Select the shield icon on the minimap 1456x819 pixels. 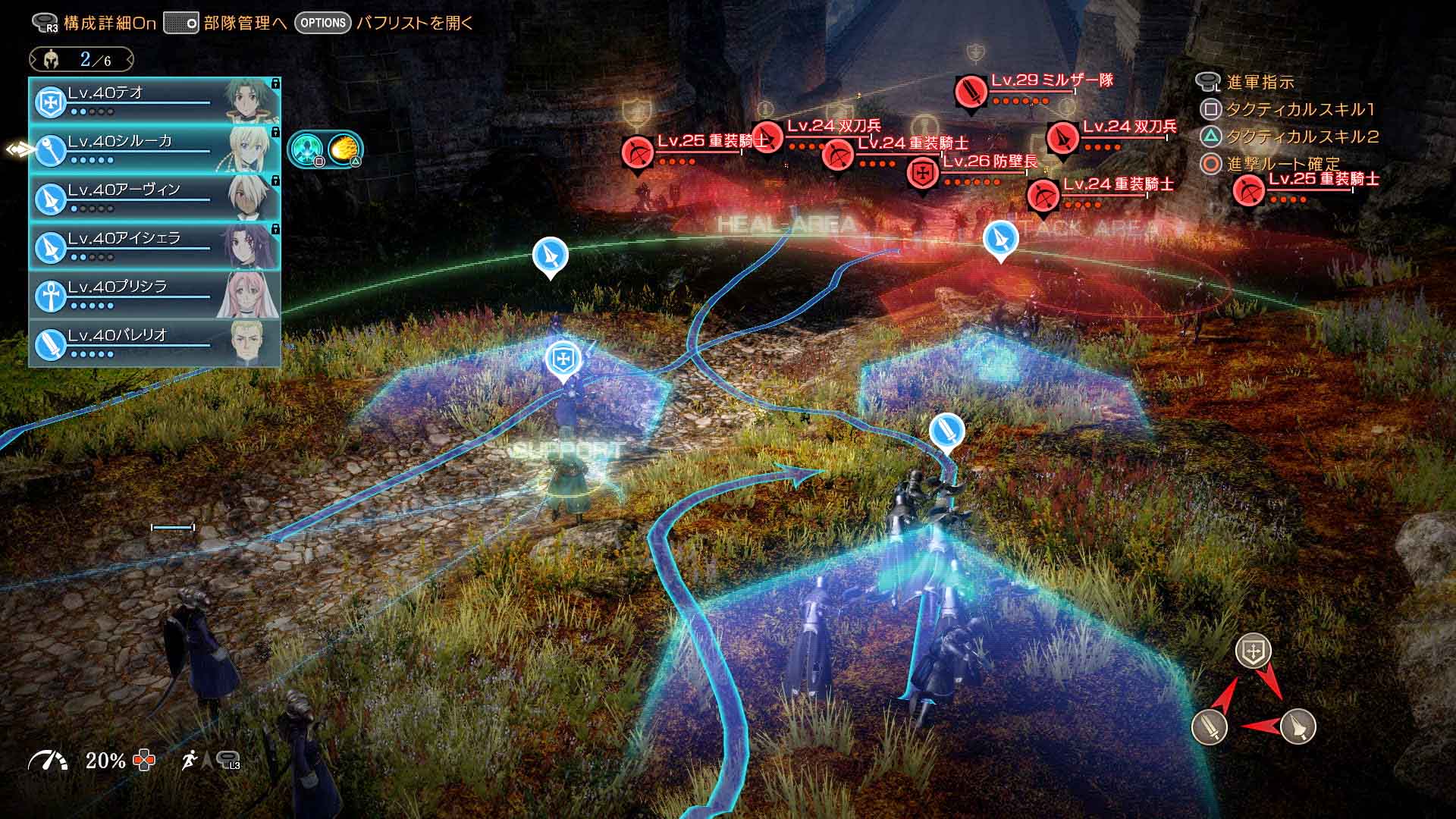(1254, 651)
